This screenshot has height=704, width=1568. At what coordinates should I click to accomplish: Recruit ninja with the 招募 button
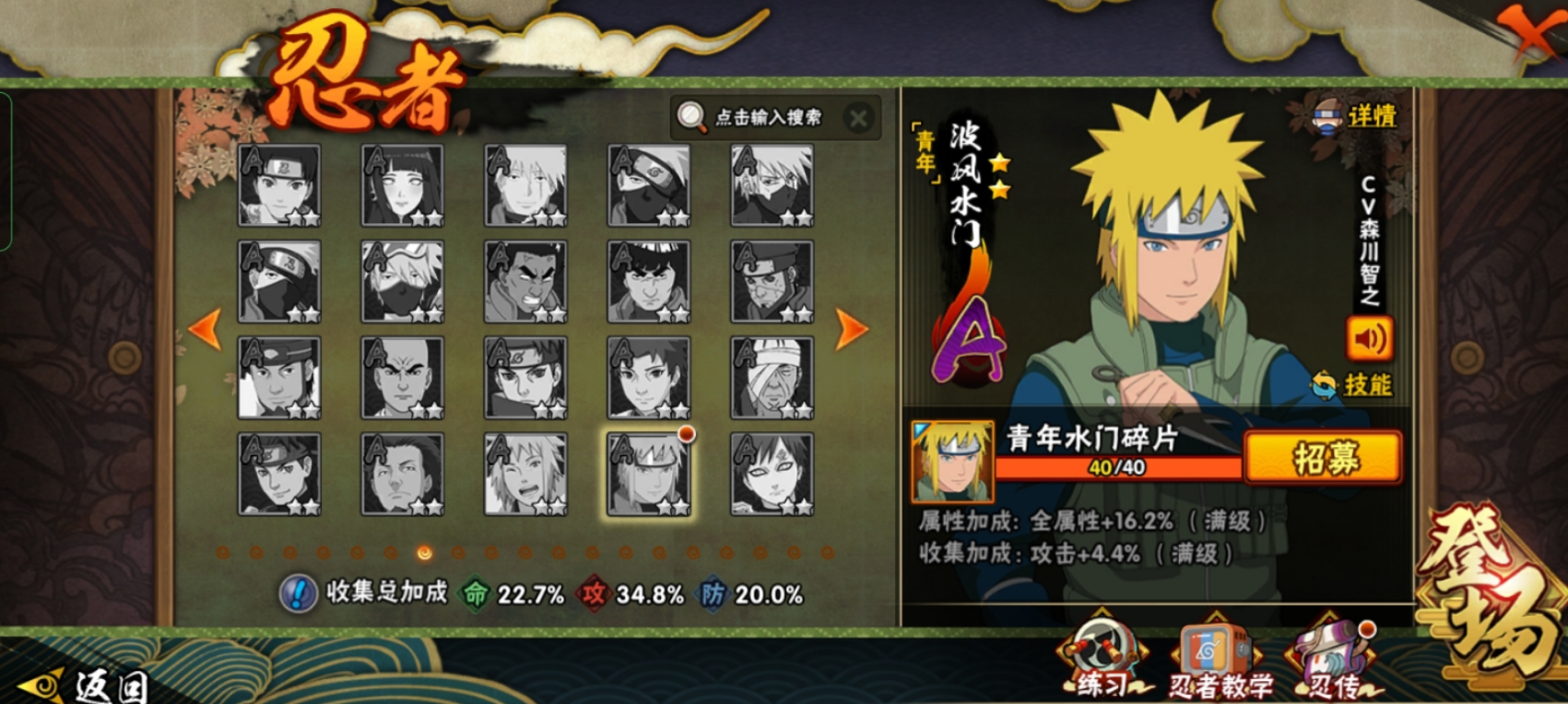1323,456
